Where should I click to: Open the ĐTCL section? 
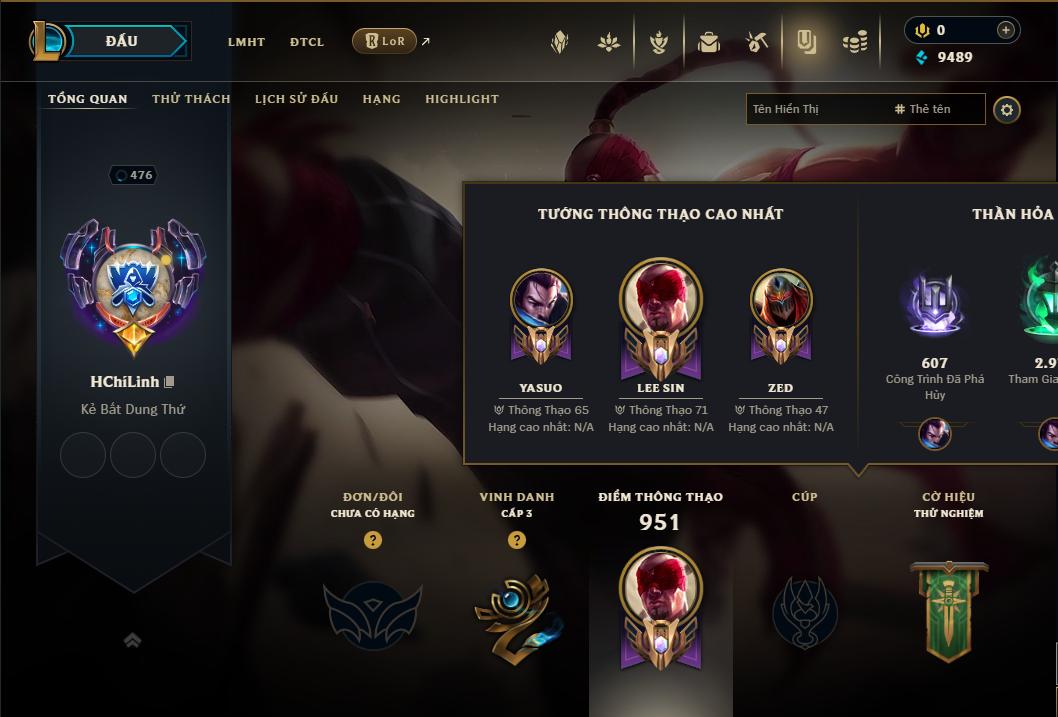pos(307,42)
